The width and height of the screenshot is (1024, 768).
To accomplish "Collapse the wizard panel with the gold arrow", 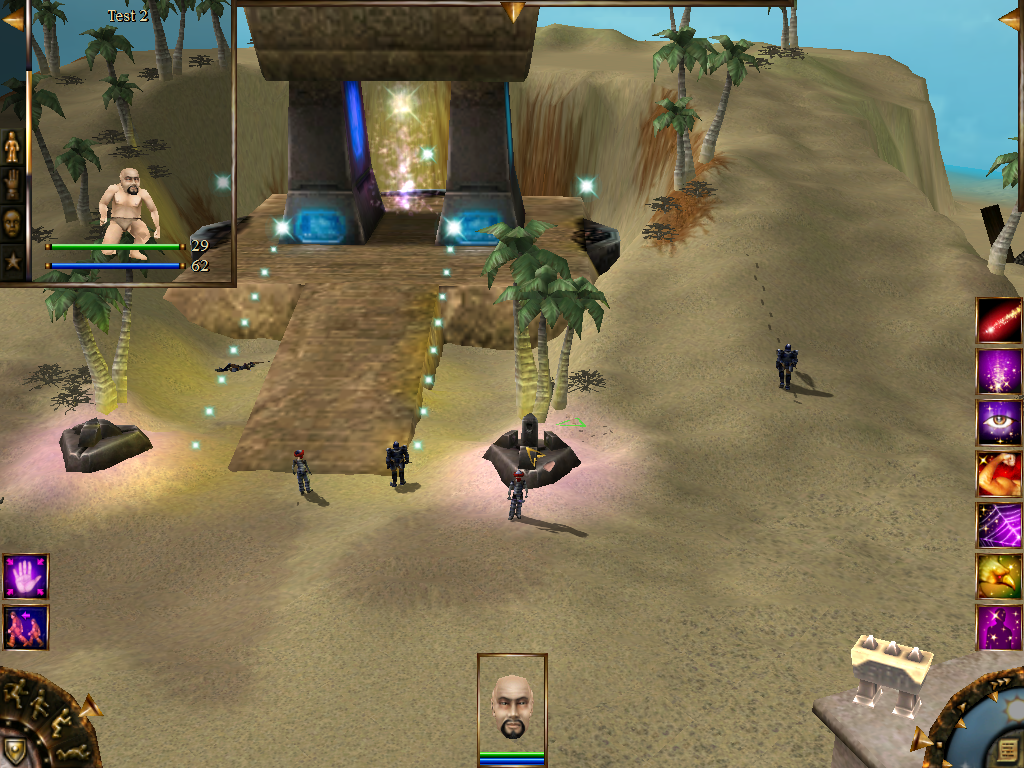I will point(12,17).
